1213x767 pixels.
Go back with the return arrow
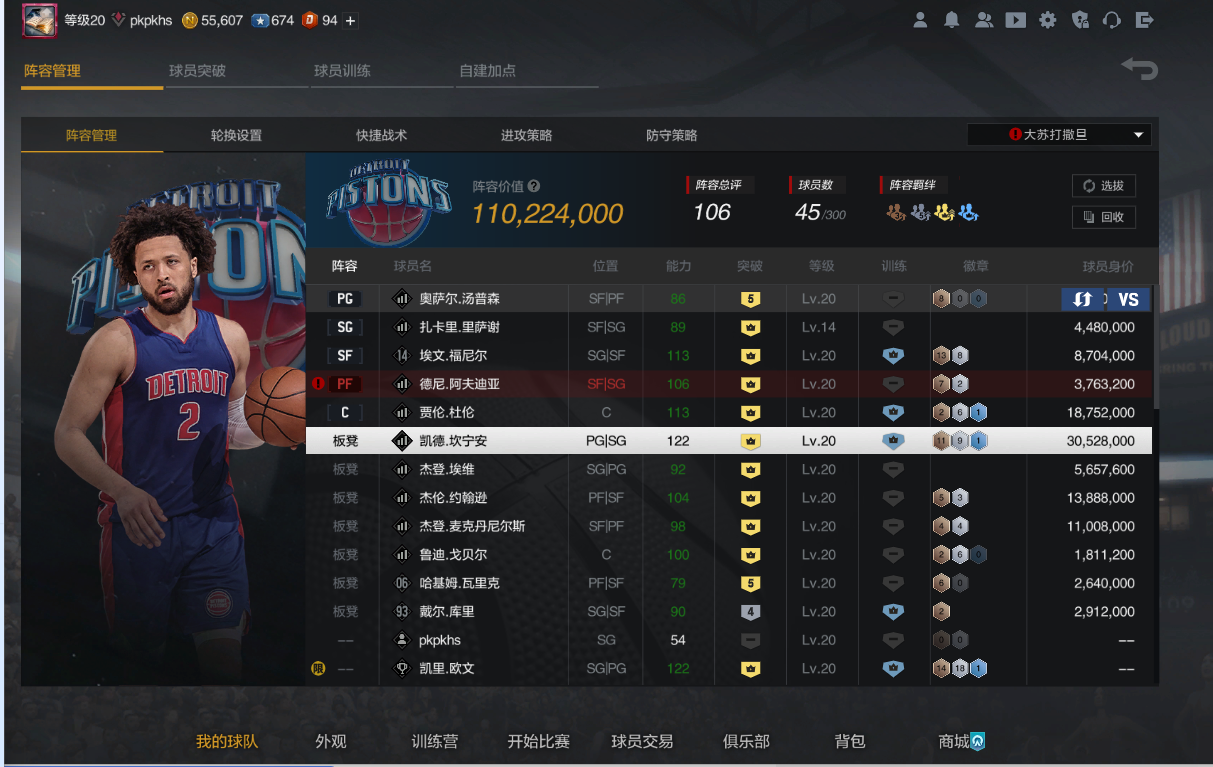(1138, 69)
